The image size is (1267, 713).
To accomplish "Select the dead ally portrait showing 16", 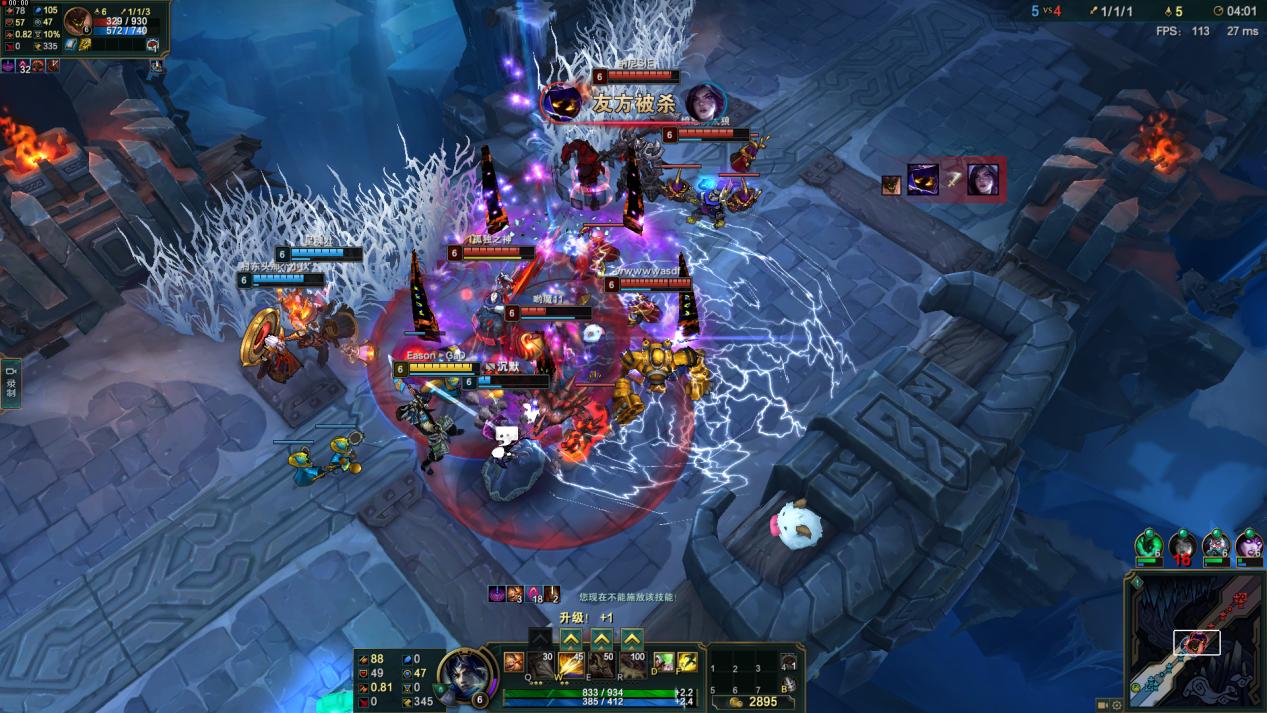I will (1183, 546).
